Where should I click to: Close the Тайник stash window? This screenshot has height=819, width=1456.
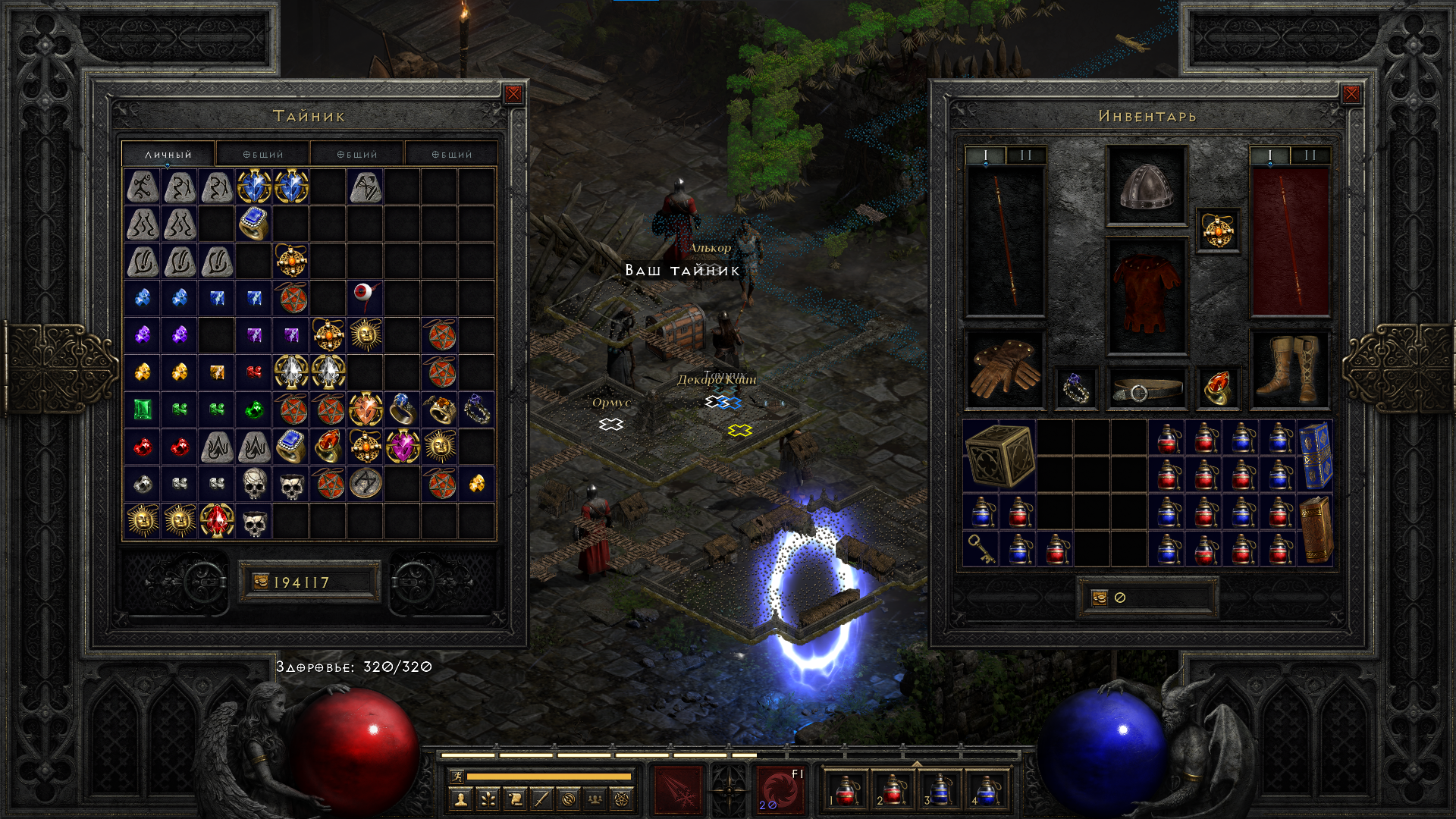pyautogui.click(x=513, y=94)
